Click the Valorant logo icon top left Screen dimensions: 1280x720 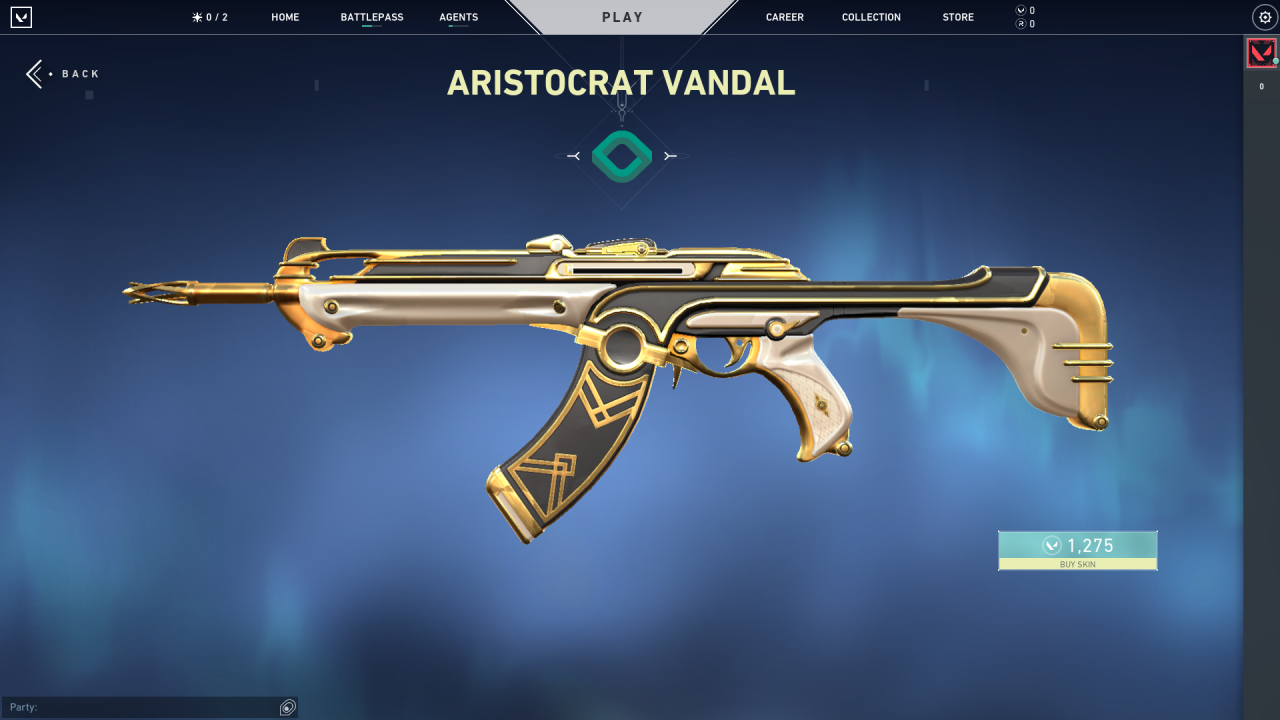(20, 16)
